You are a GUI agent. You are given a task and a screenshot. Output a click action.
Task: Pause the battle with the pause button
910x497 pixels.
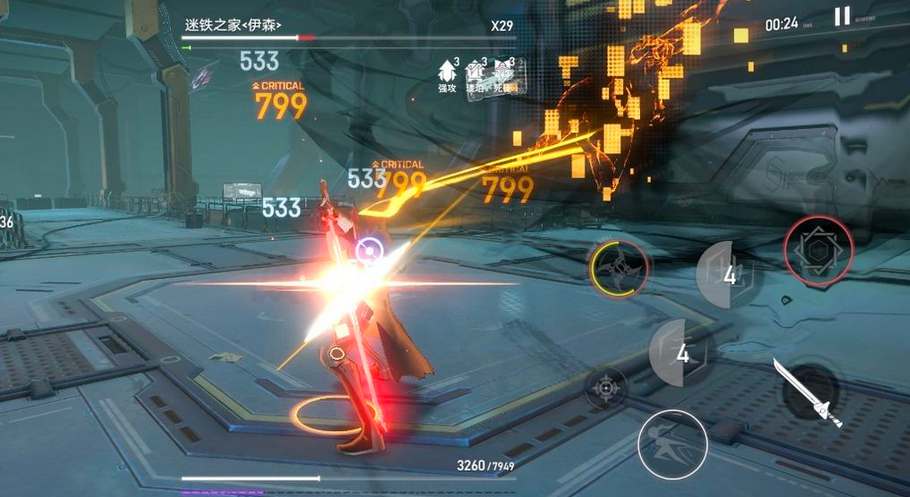tap(842, 17)
